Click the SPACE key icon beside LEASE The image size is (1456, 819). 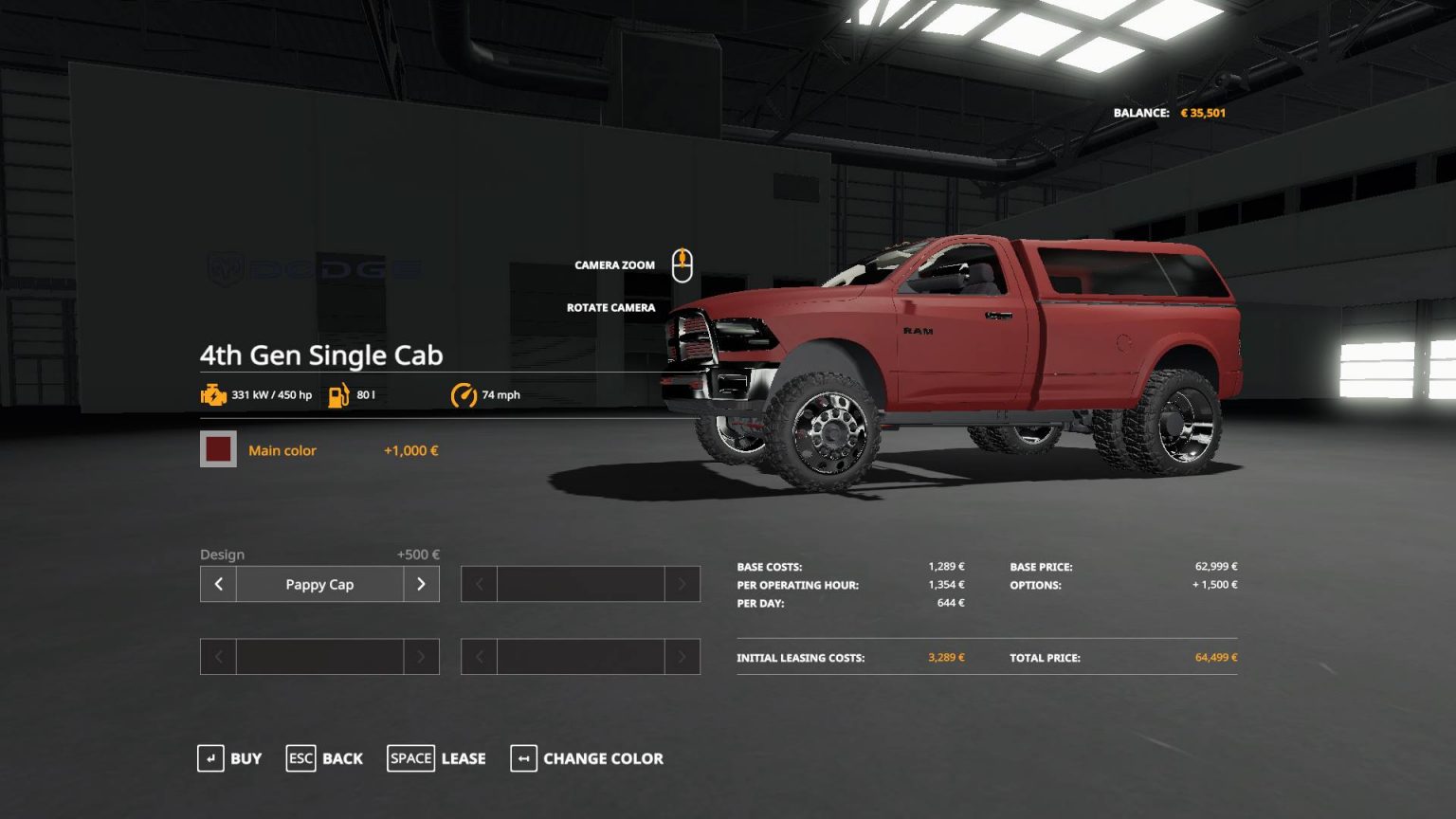point(410,758)
